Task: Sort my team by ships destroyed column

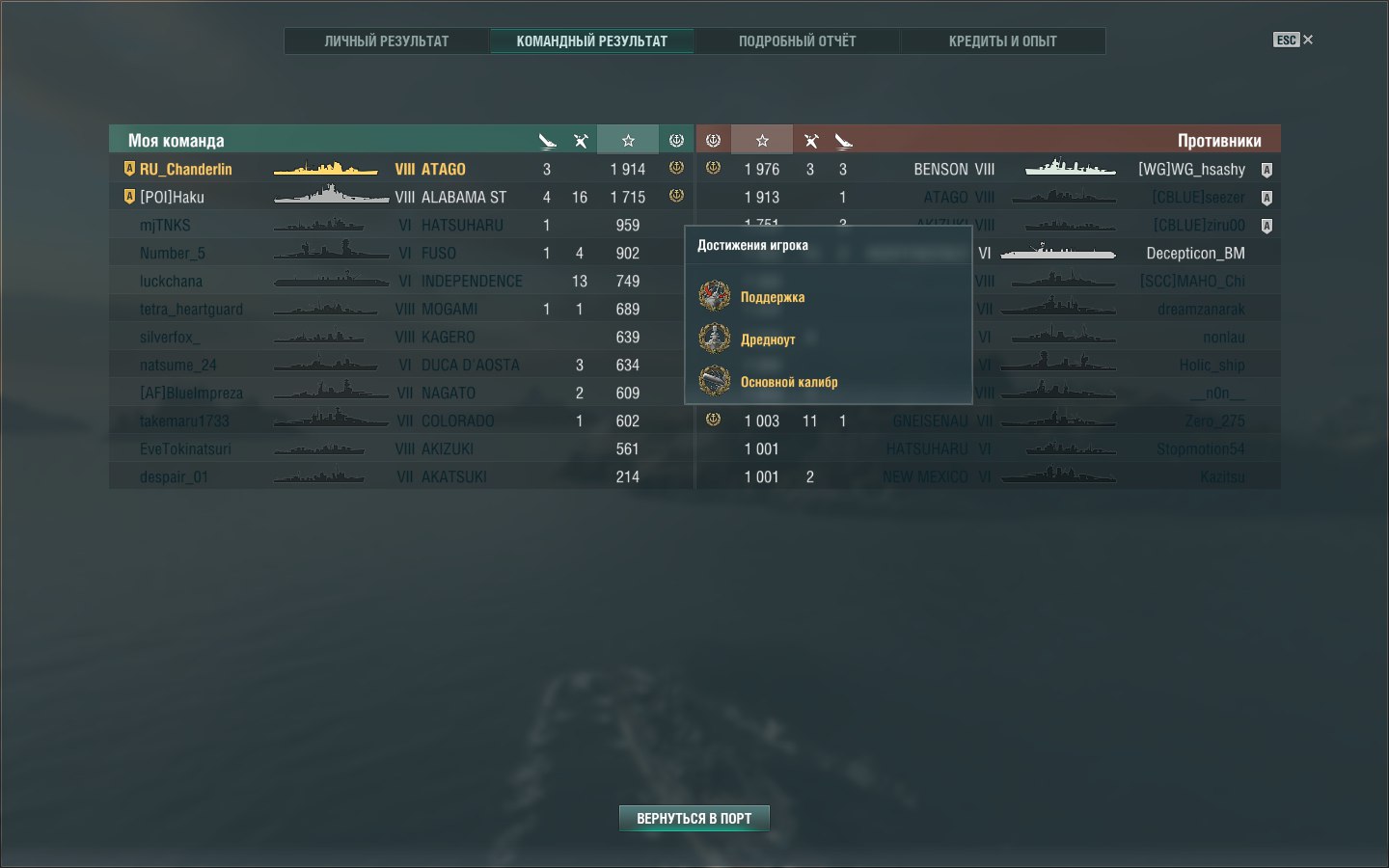Action: [581, 141]
